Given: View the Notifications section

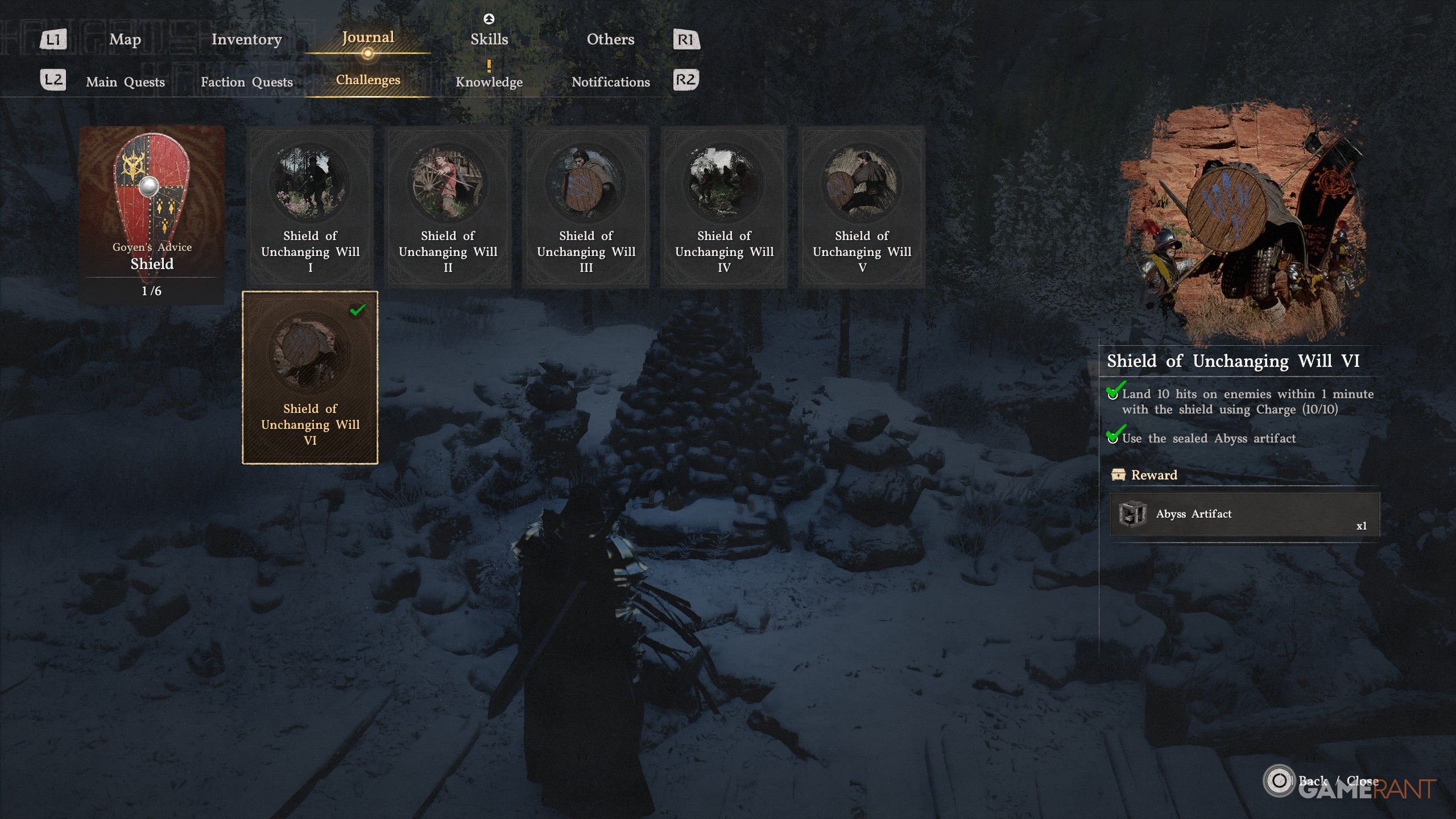Looking at the screenshot, I should point(610,82).
